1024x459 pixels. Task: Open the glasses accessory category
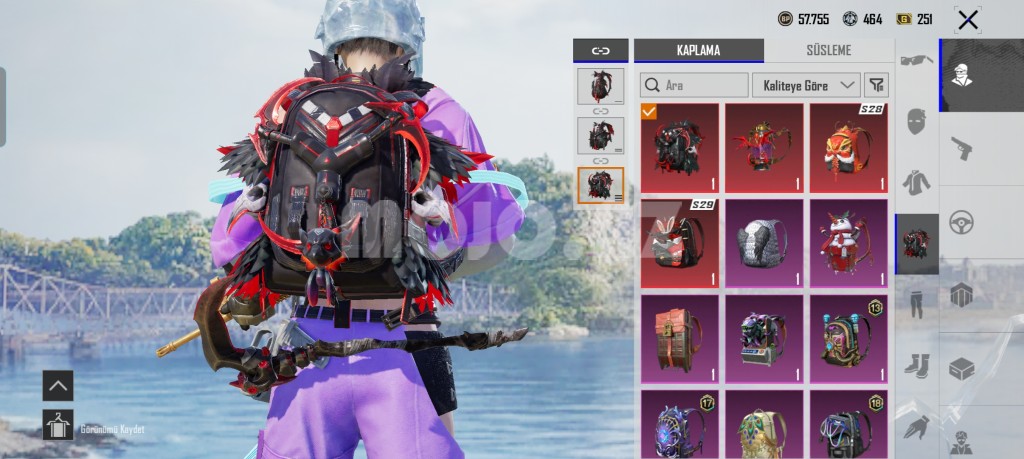[916, 61]
